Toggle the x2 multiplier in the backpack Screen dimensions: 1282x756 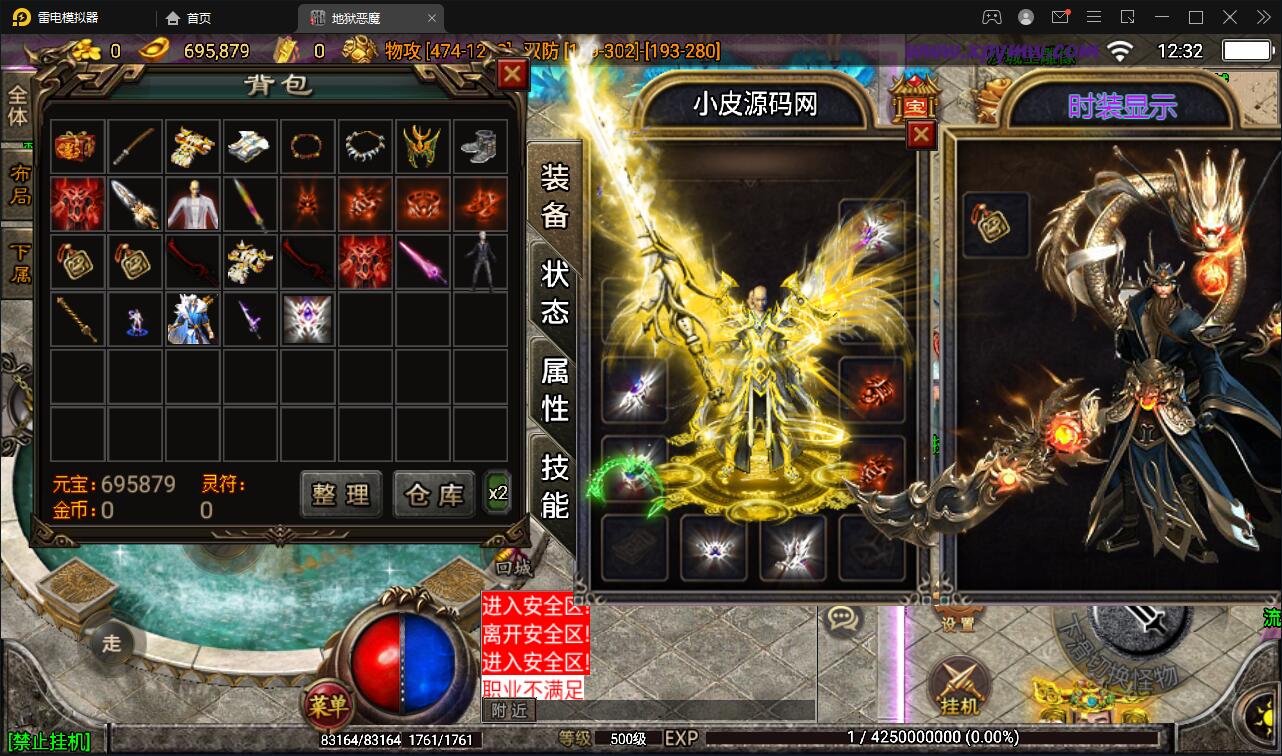(x=497, y=493)
